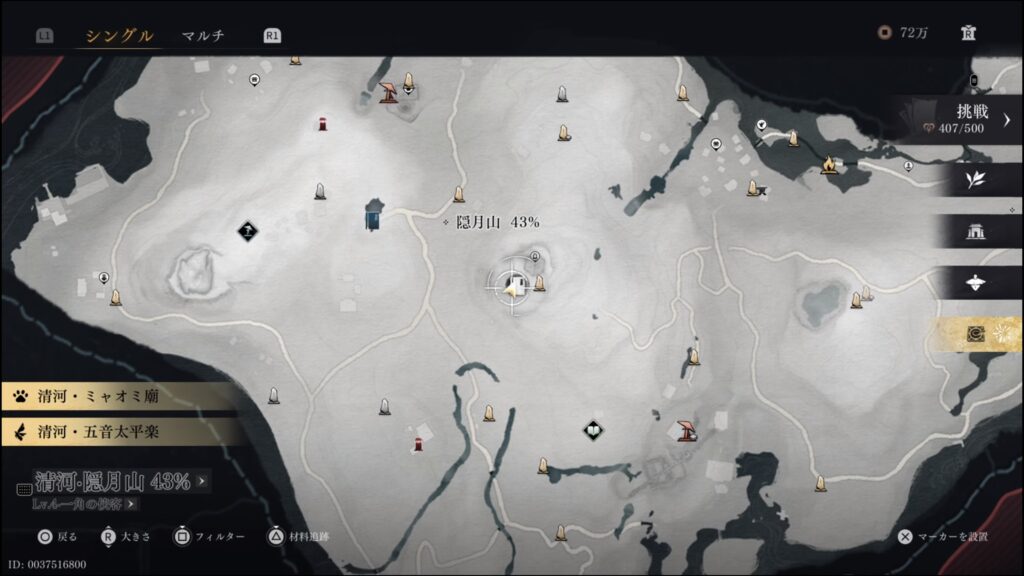Expand the 清河·隠月山 43% region details
The width and height of the screenshot is (1024, 576).
(112, 482)
